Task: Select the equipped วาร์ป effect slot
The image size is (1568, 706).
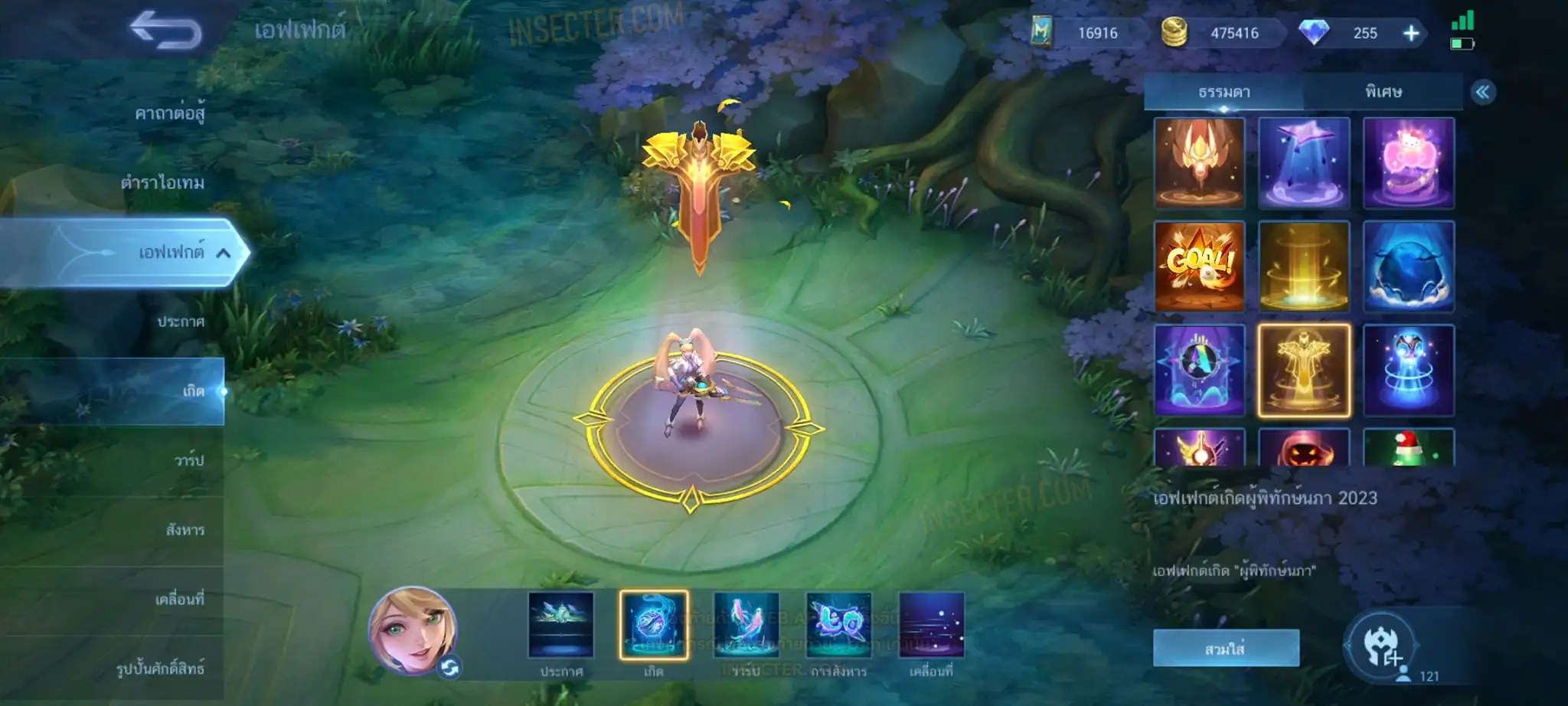Action: click(746, 625)
